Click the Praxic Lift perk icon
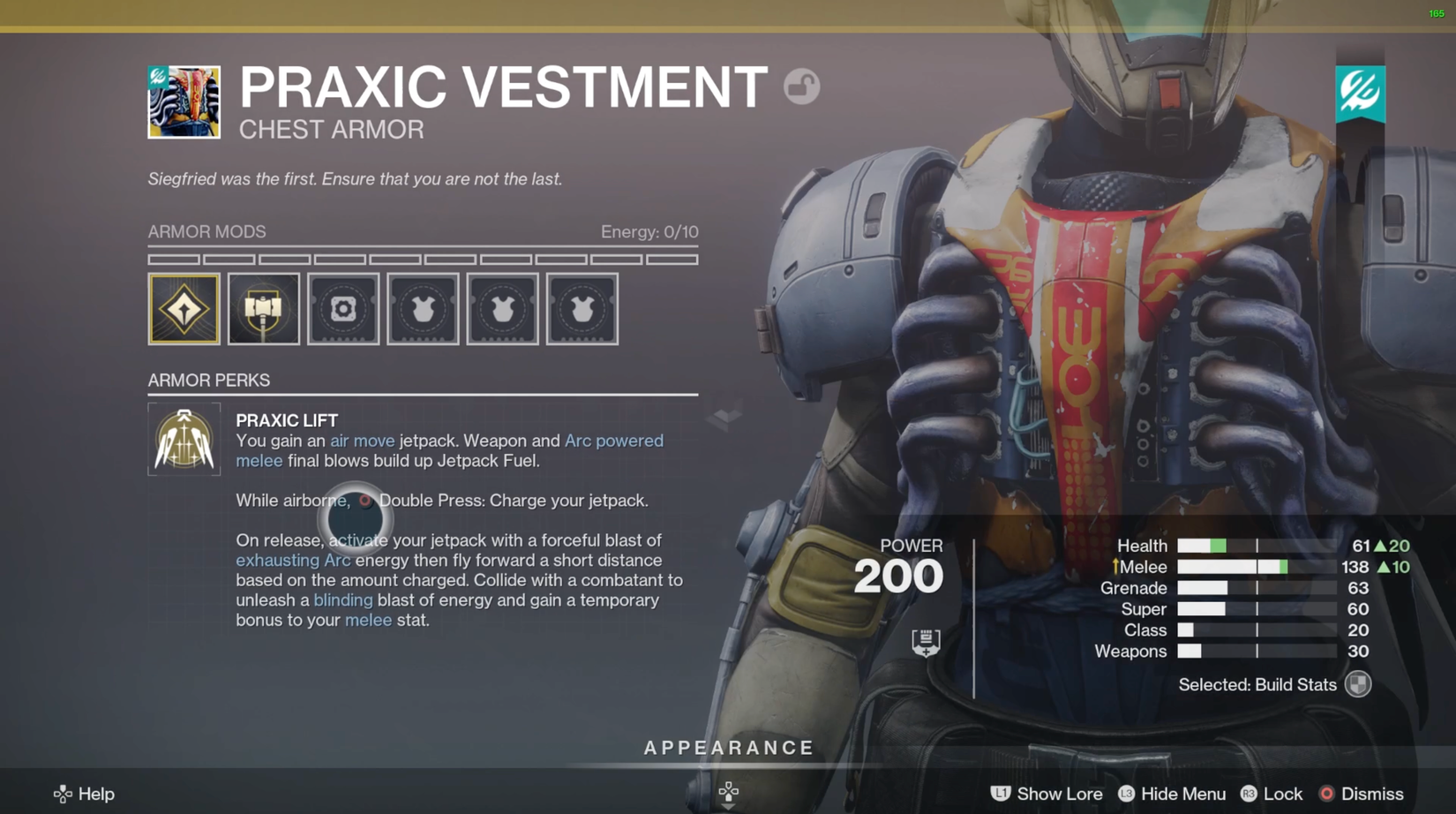 [184, 439]
